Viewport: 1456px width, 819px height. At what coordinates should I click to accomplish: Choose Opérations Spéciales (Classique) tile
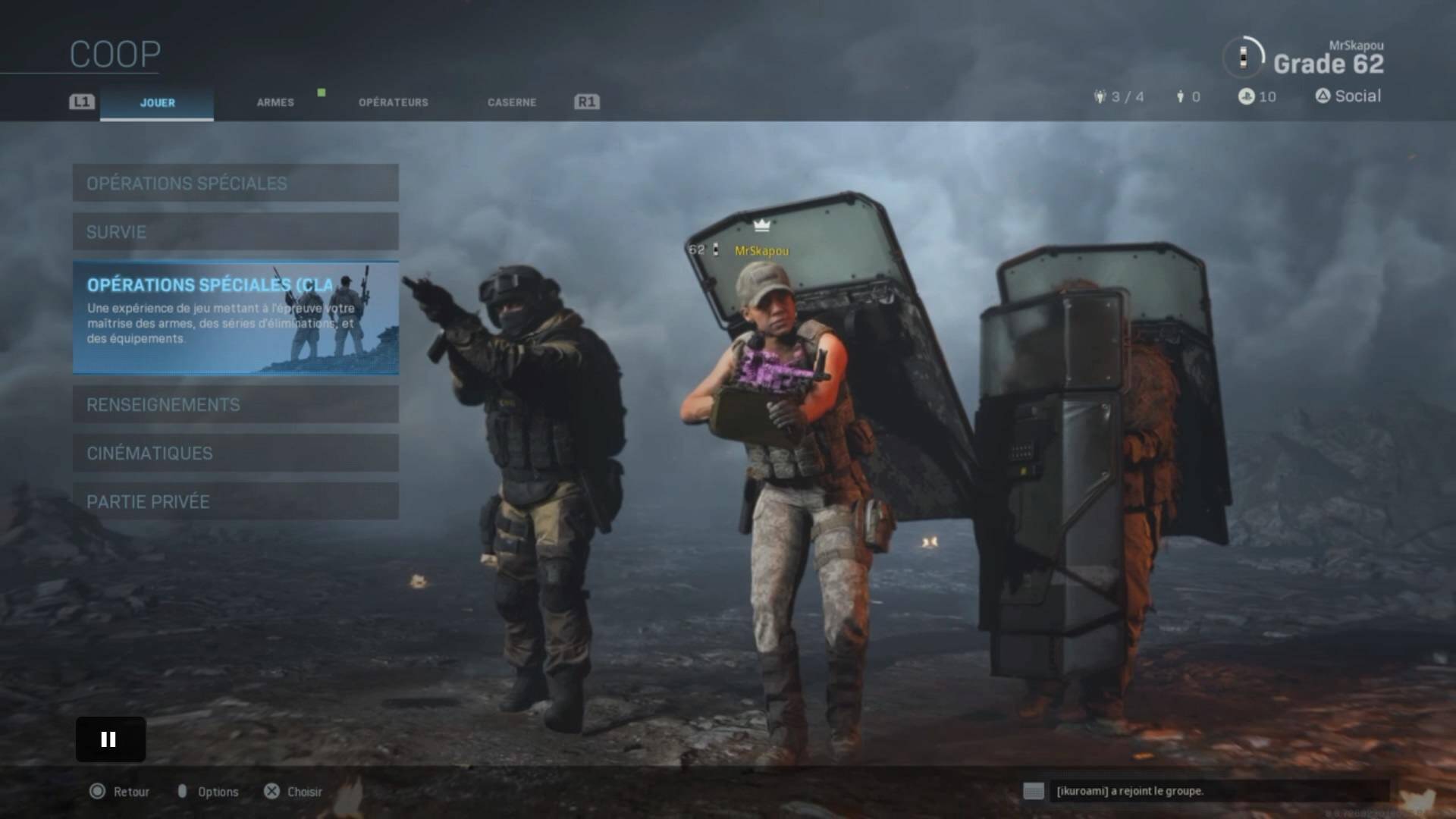point(235,318)
